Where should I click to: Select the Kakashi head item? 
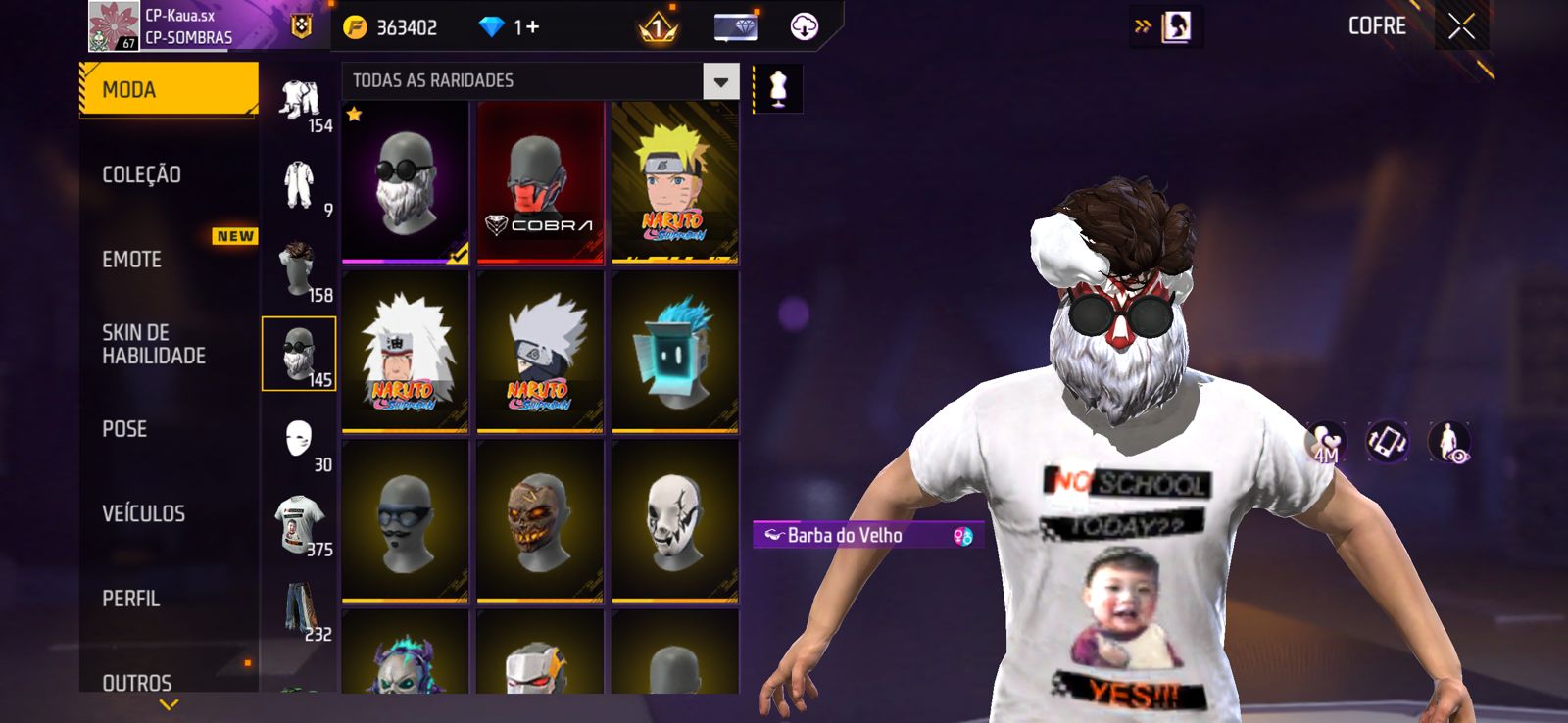[x=540, y=352]
